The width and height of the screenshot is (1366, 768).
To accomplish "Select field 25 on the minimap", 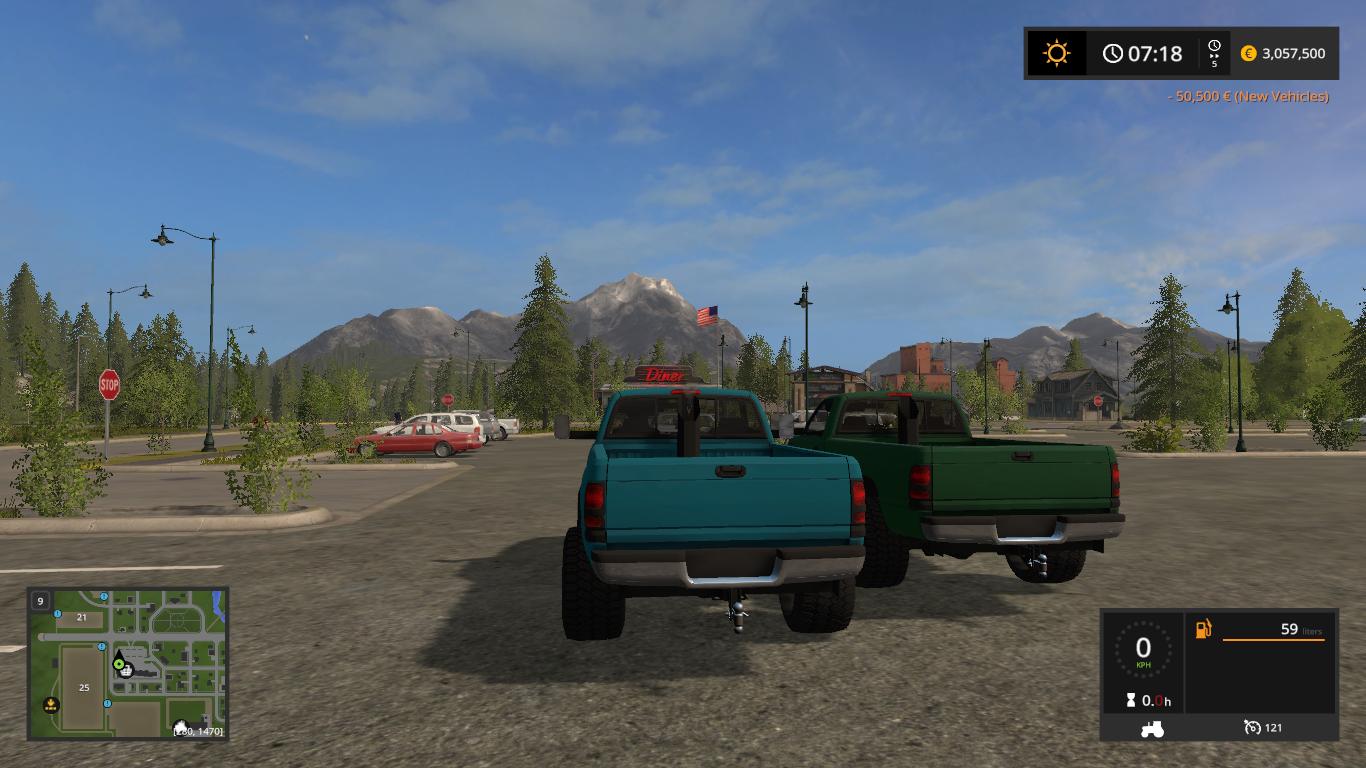I will coord(84,688).
